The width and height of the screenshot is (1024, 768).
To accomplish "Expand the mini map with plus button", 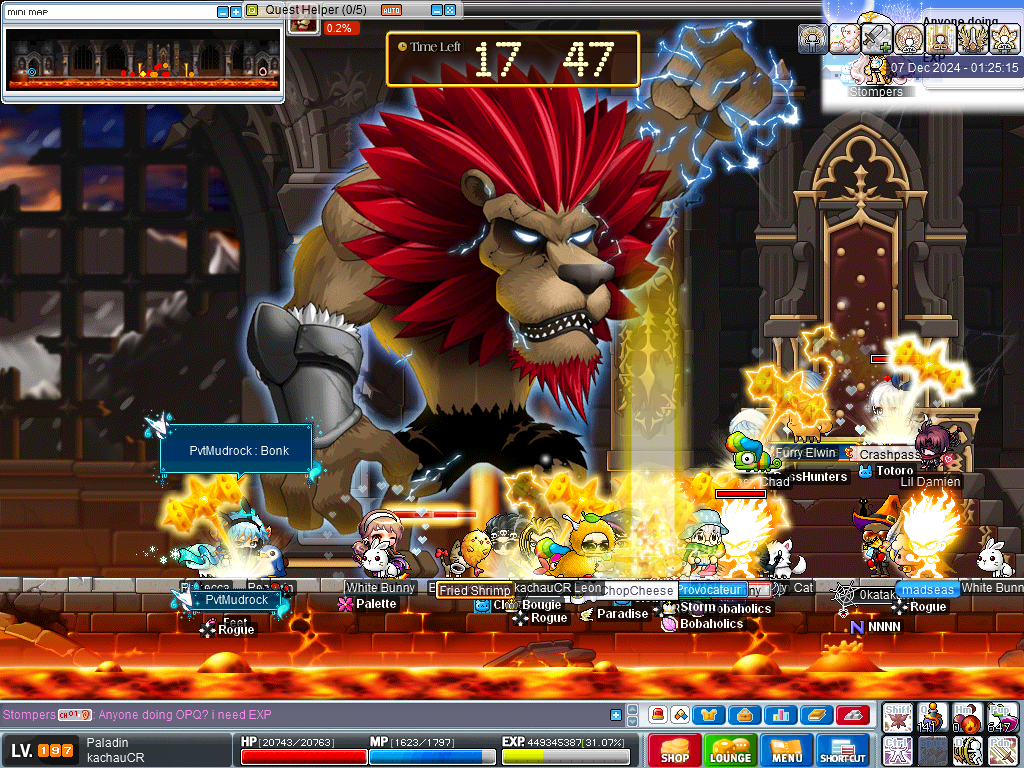I will tap(236, 12).
